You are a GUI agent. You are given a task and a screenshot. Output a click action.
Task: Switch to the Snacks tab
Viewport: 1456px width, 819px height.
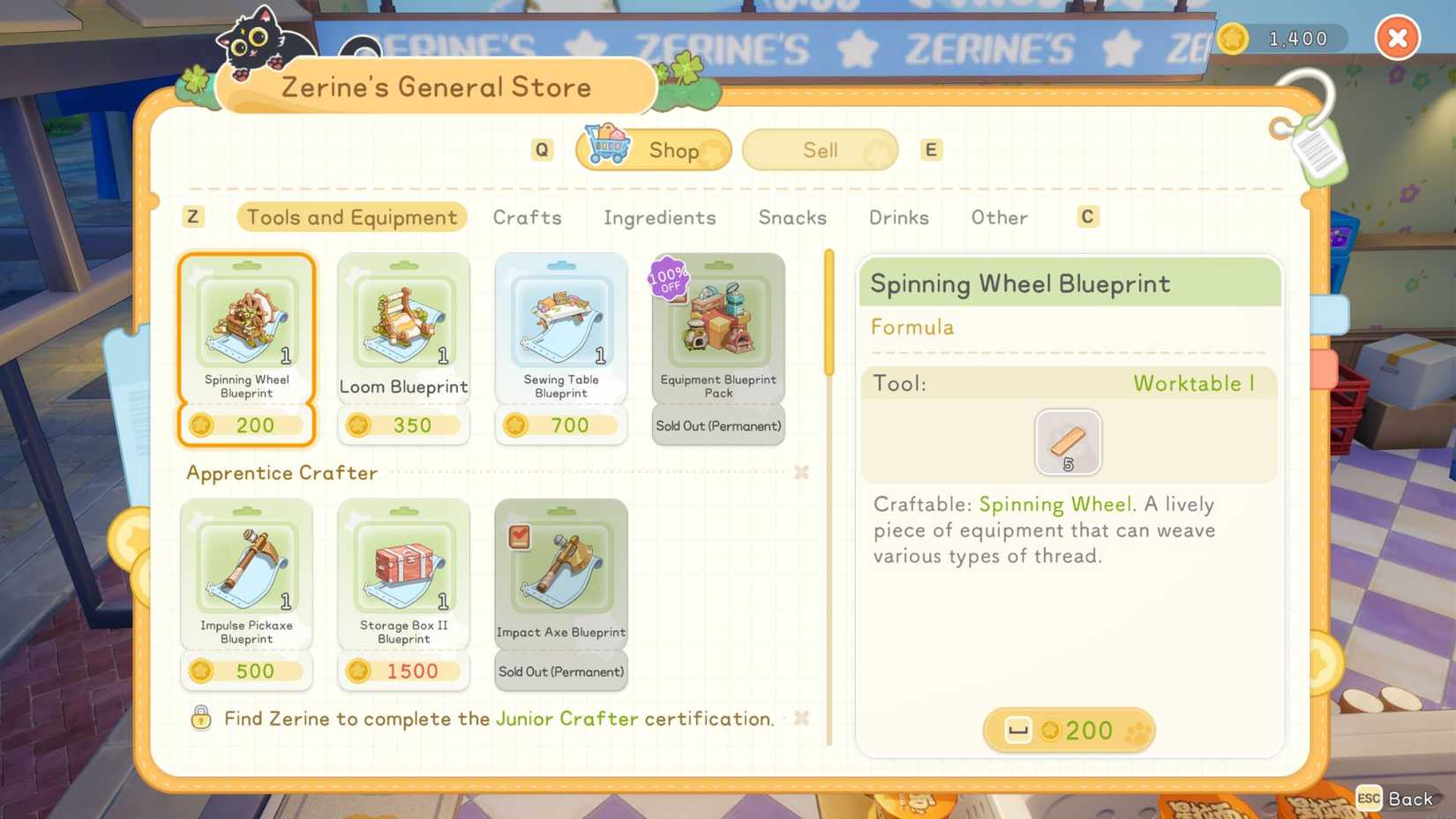(792, 217)
